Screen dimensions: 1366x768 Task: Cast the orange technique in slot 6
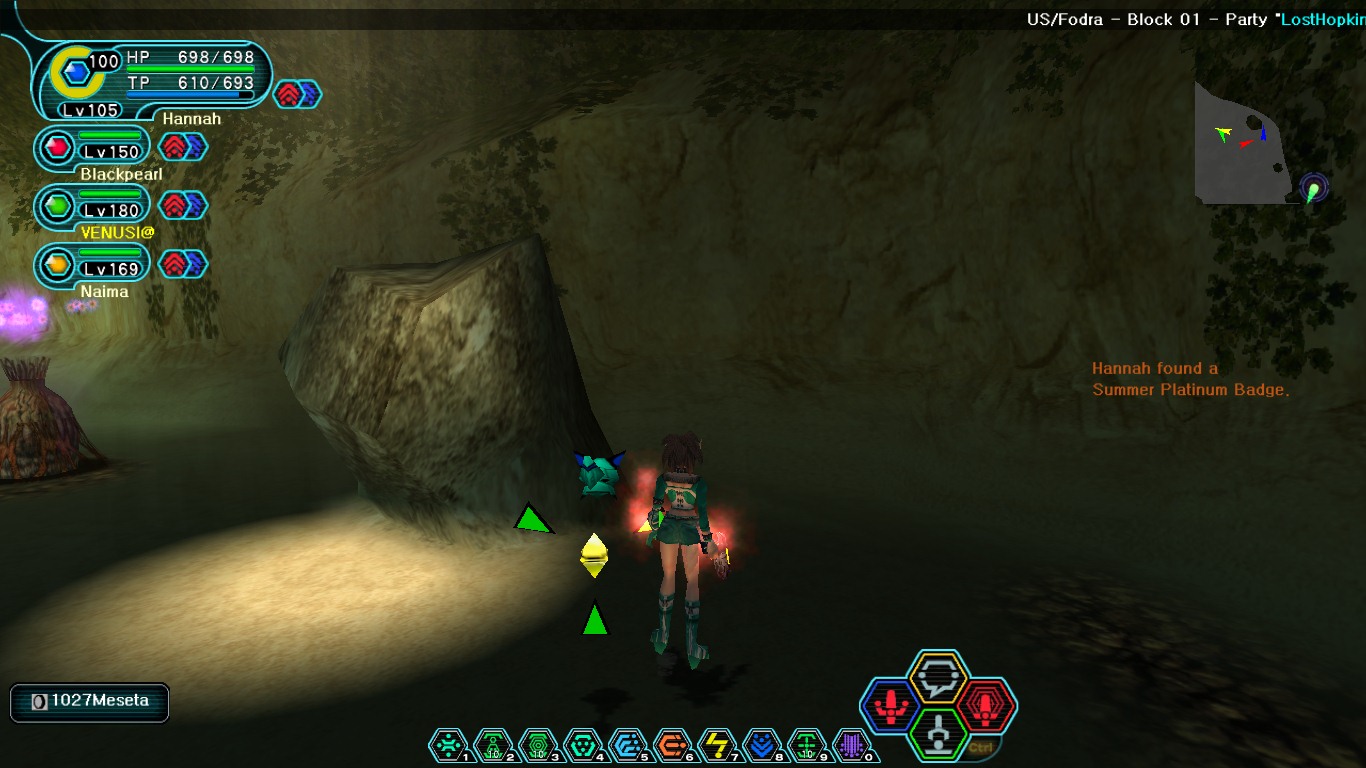[x=673, y=744]
